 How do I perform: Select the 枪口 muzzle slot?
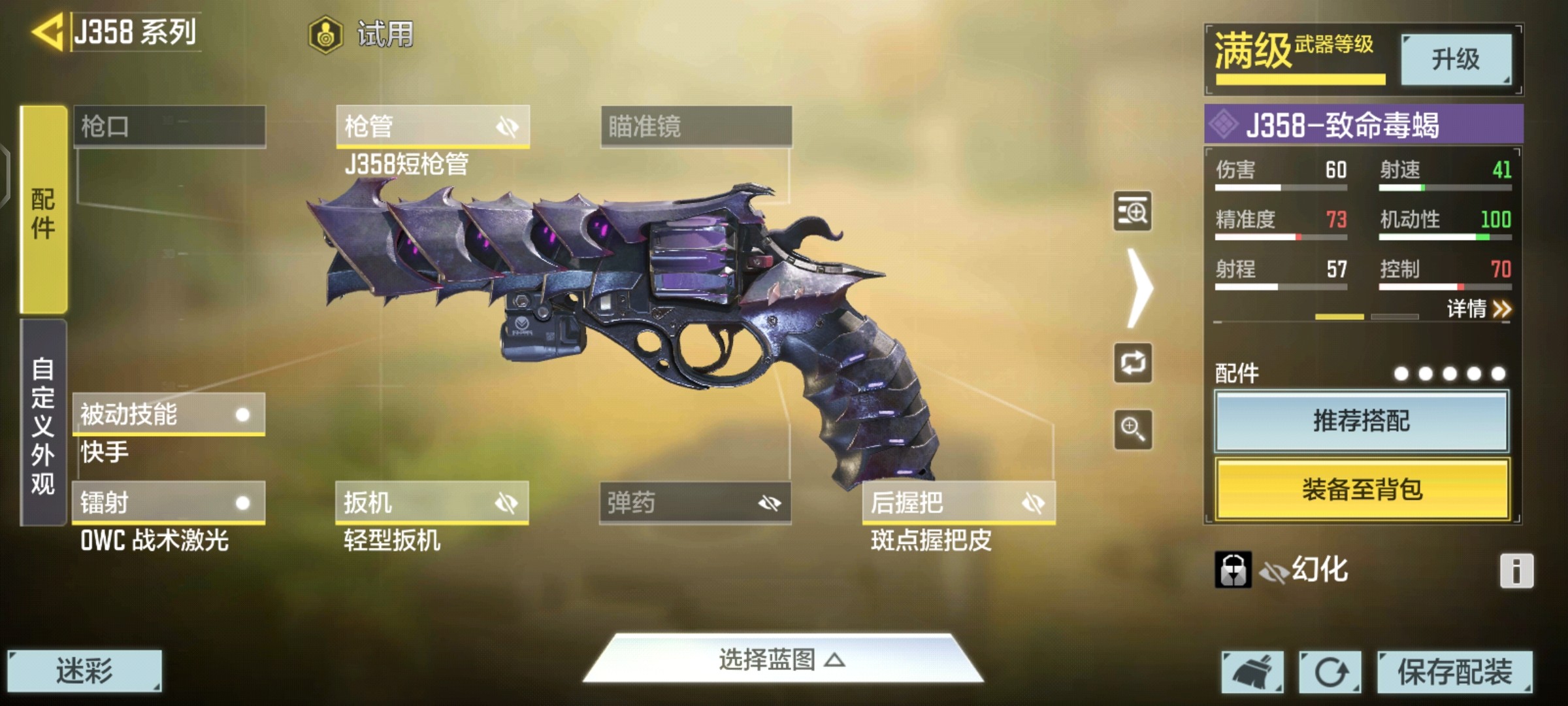tap(169, 126)
